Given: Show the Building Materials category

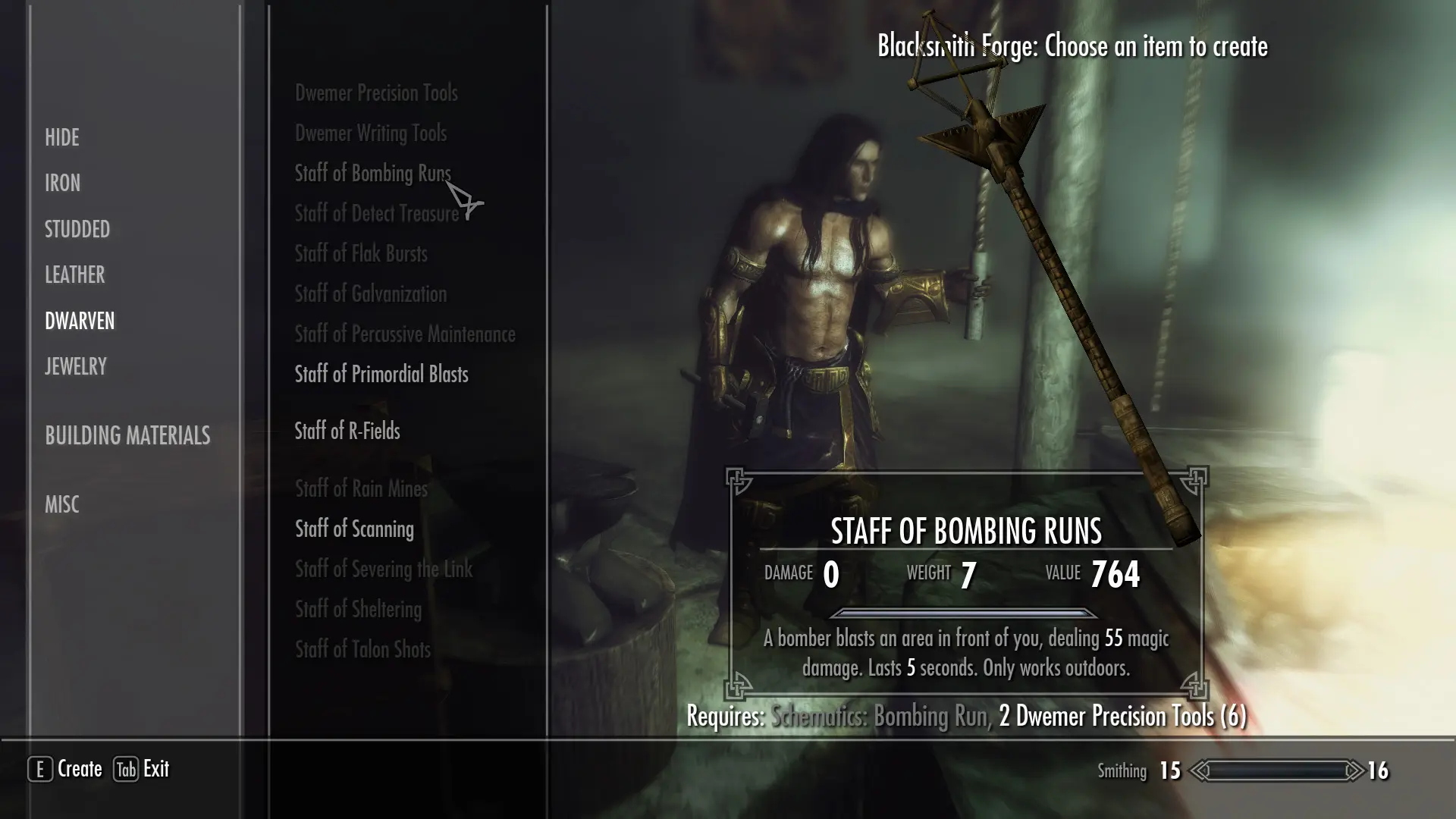Looking at the screenshot, I should (127, 435).
